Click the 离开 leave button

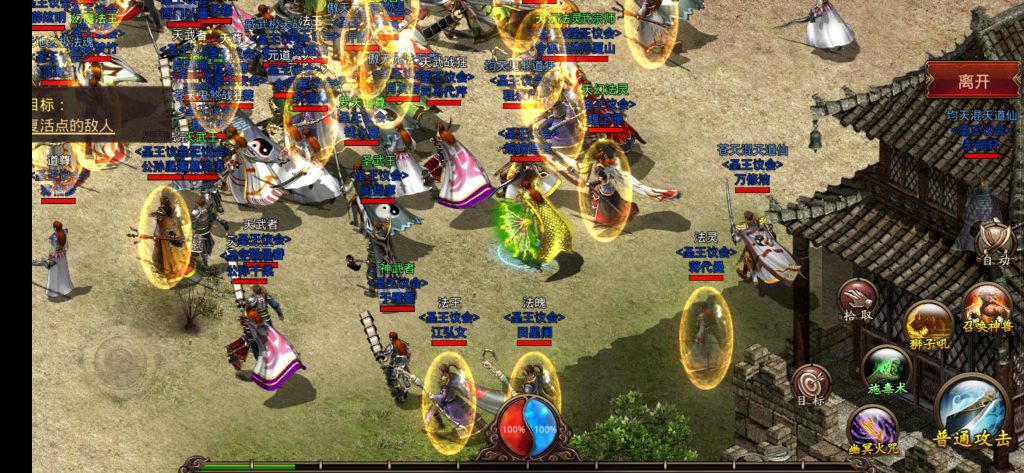point(972,80)
